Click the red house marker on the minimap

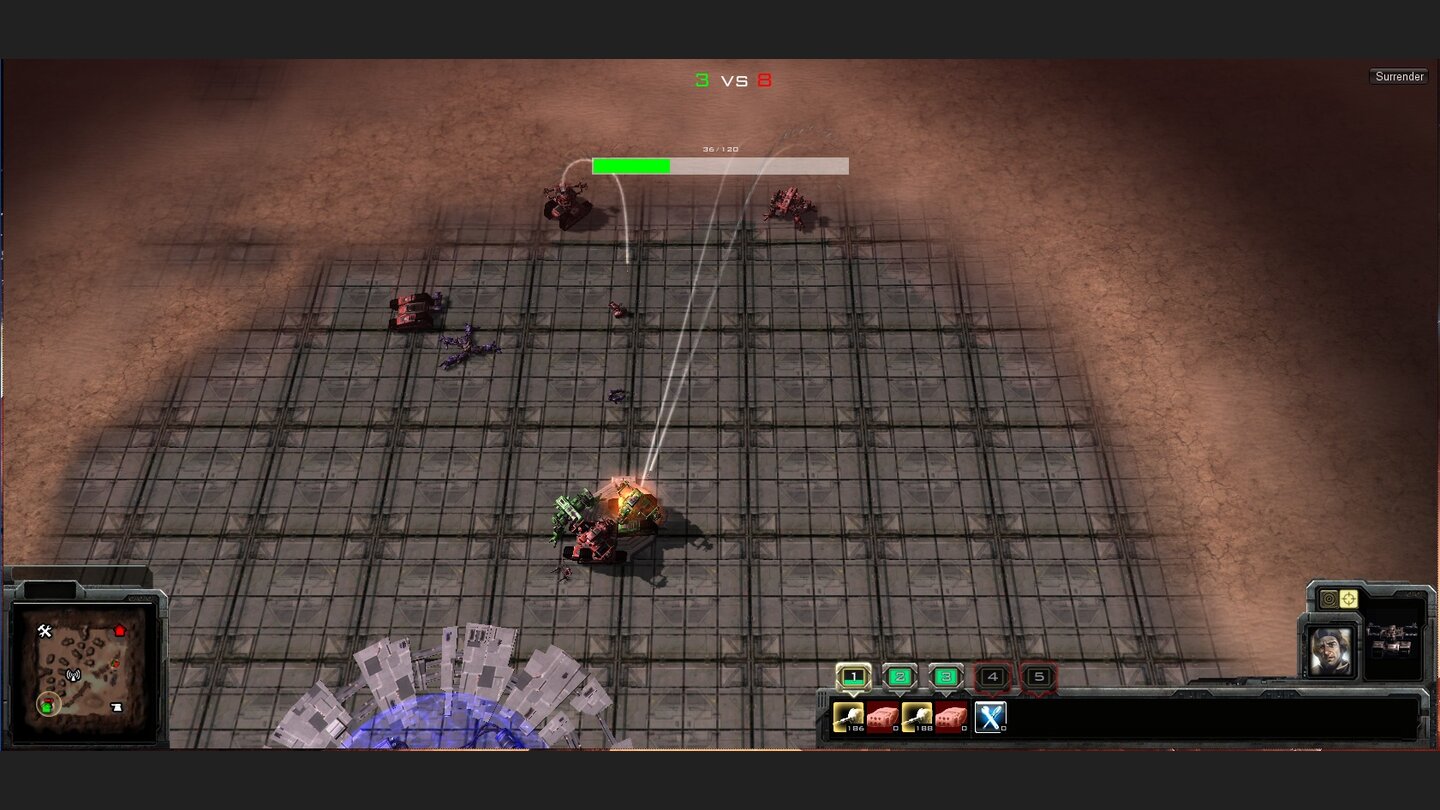coord(120,630)
